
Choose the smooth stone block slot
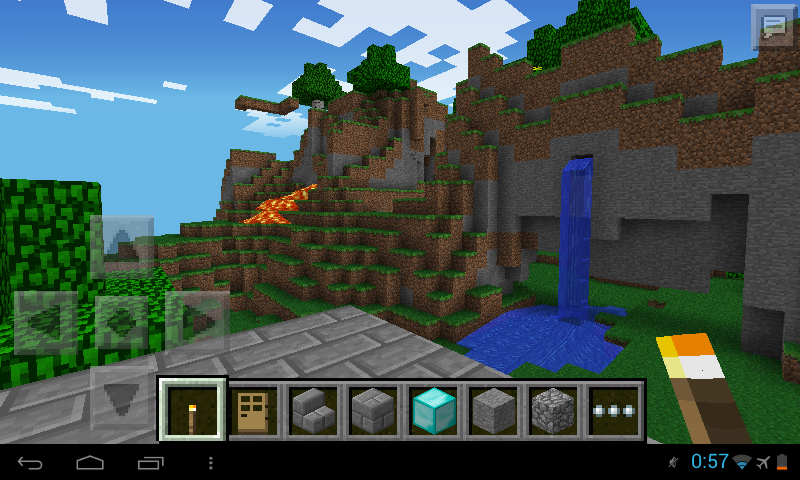click(492, 409)
